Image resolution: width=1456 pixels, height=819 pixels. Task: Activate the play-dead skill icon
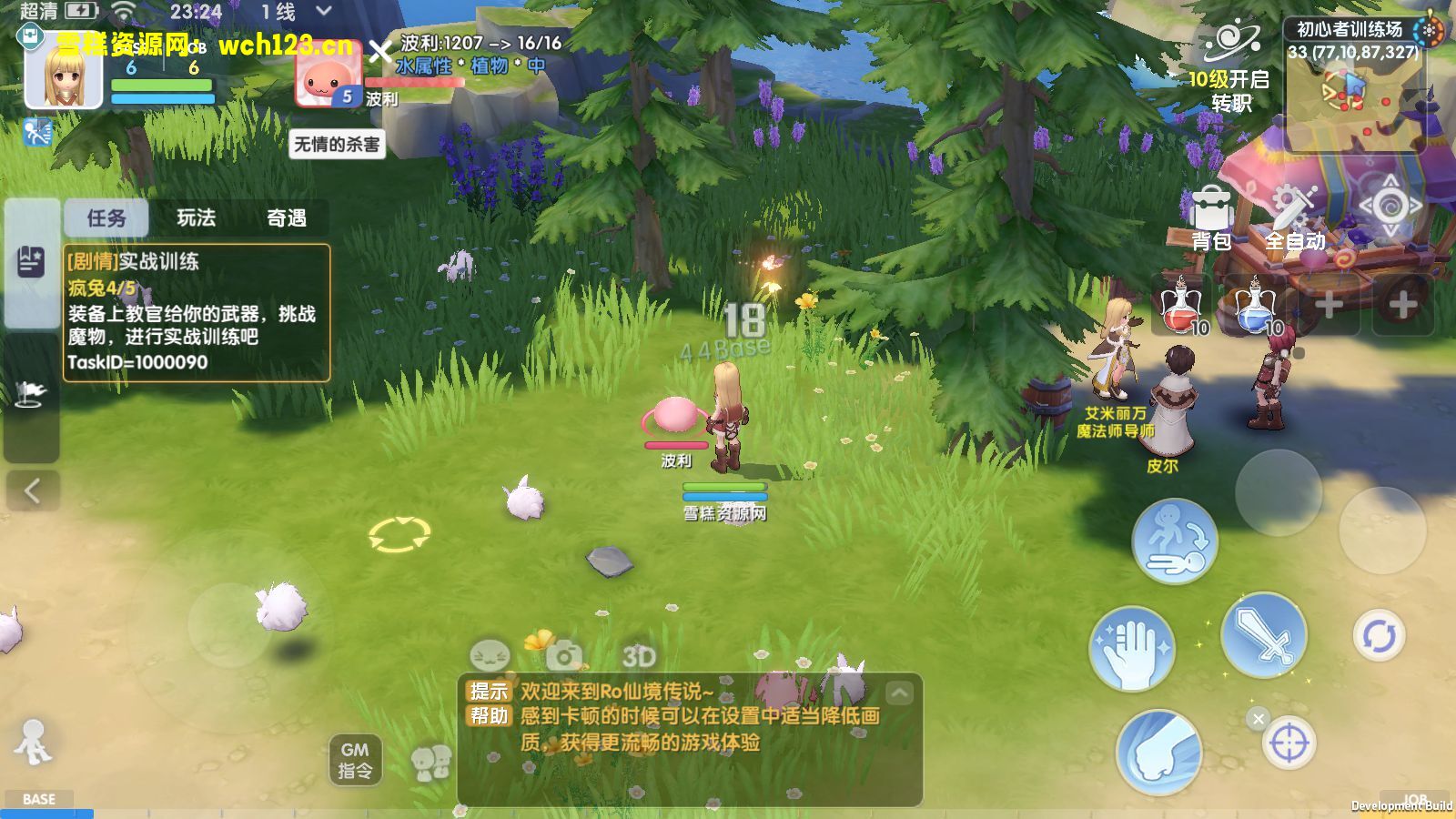coord(1175,541)
